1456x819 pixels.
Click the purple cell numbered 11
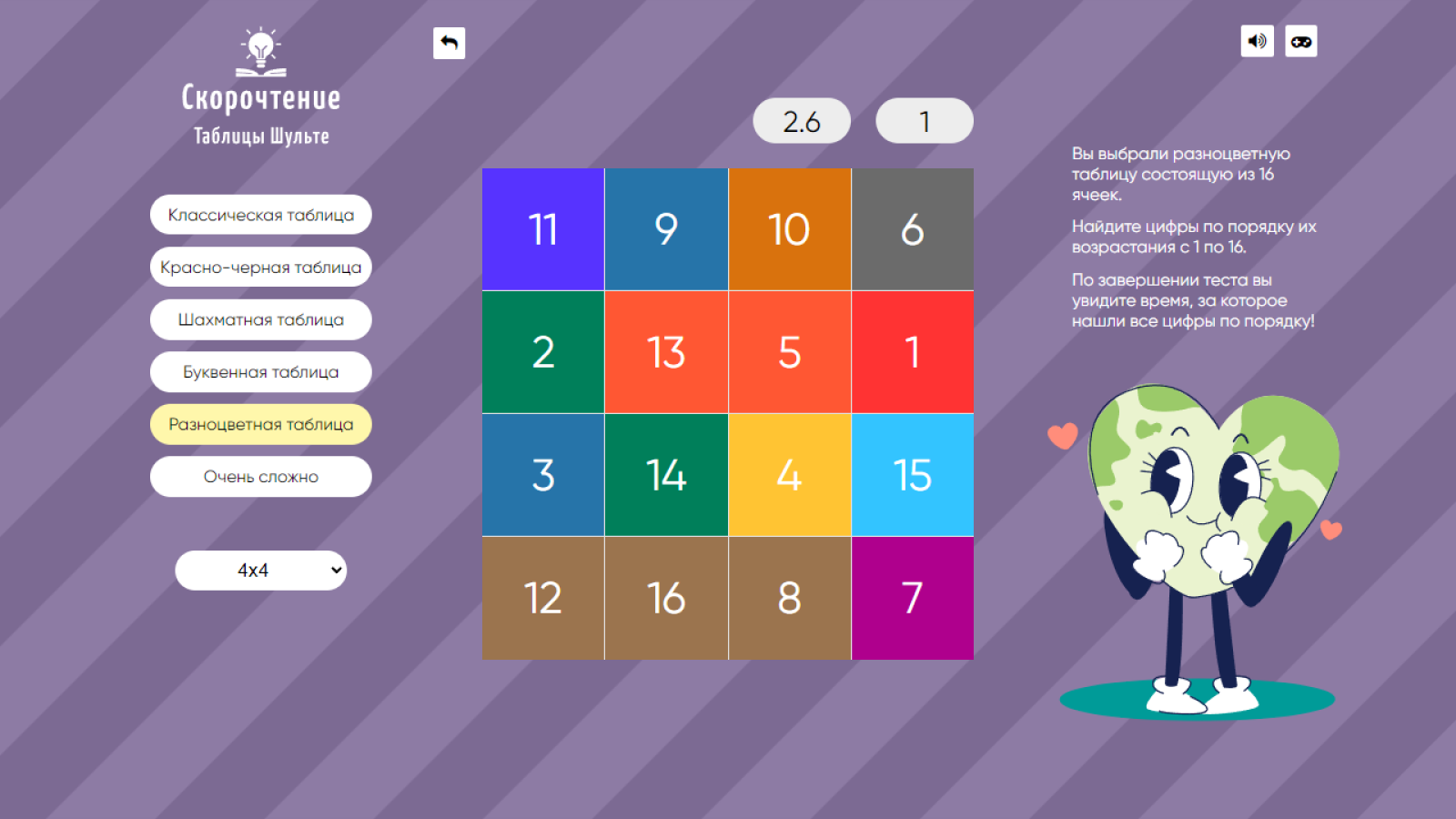point(542,229)
